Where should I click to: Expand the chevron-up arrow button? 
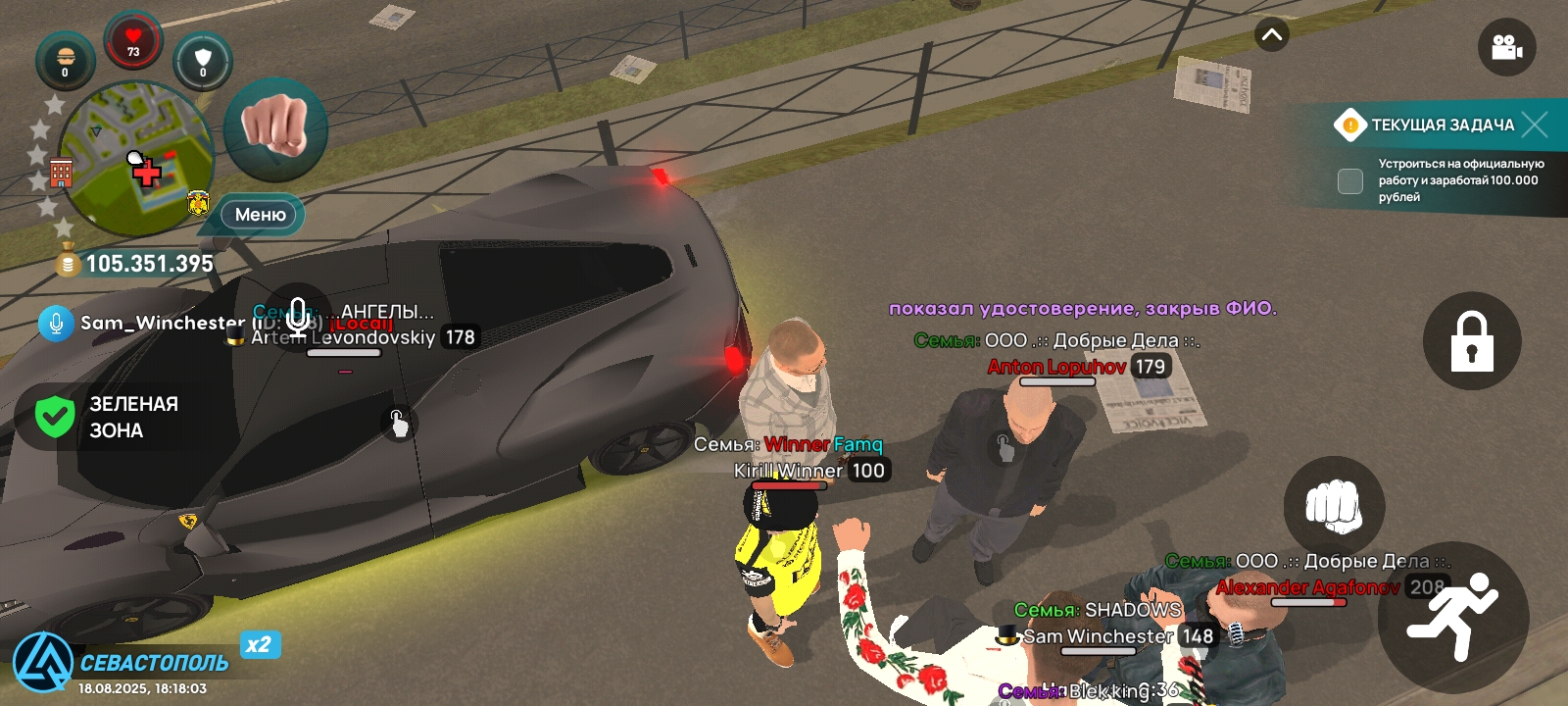click(1272, 35)
